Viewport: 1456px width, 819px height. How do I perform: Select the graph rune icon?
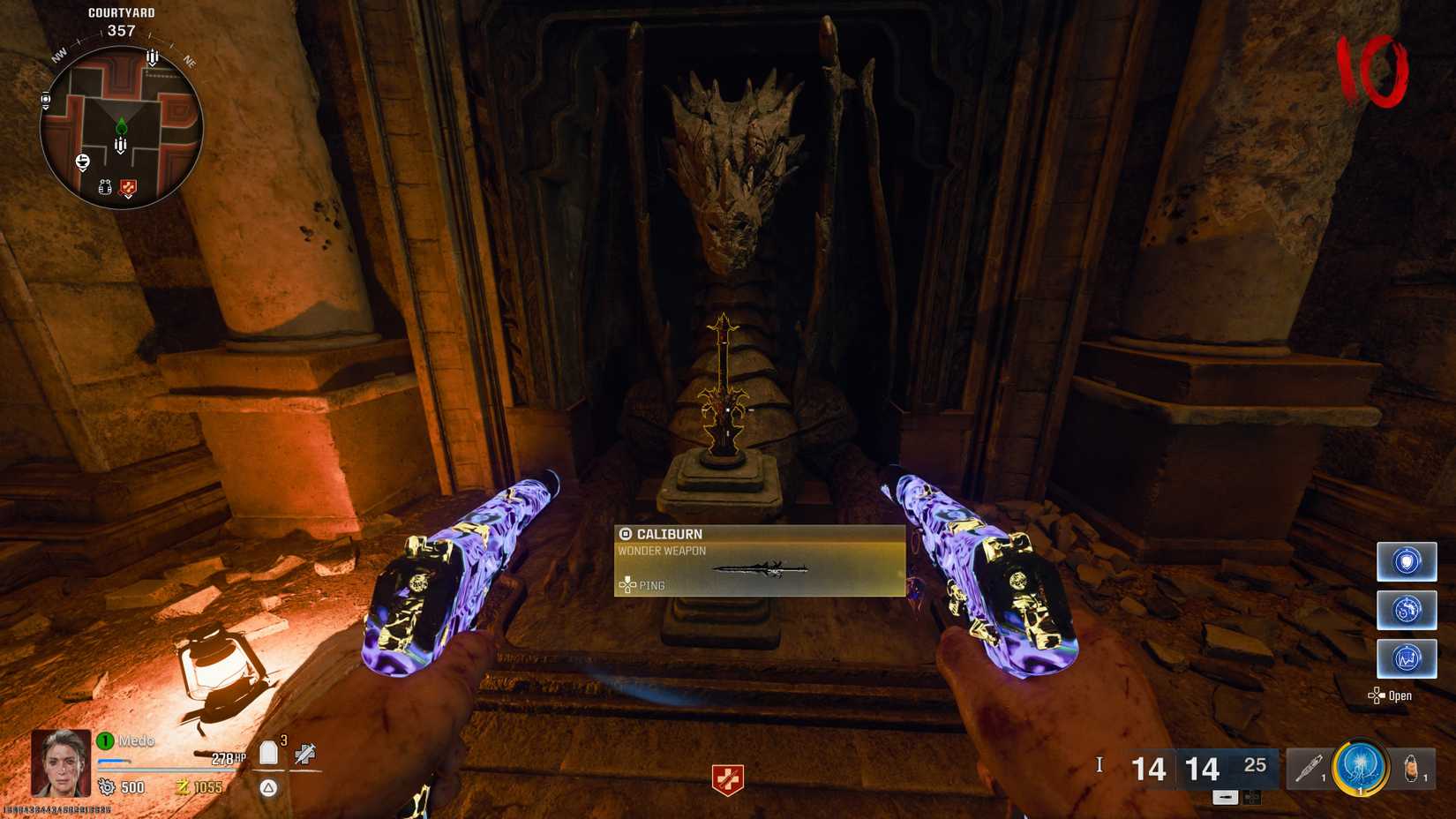1407,658
